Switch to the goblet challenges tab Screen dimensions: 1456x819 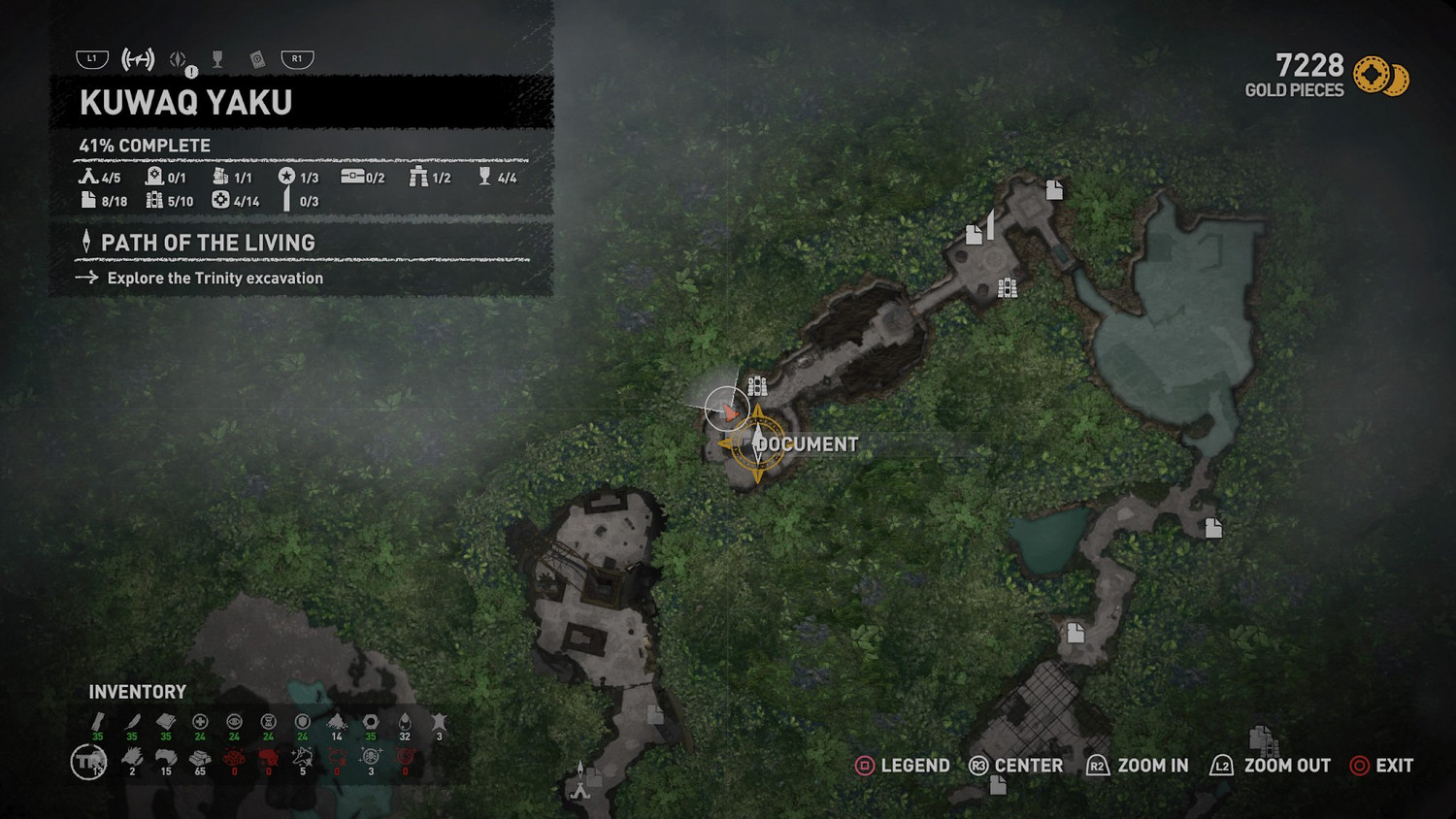[x=217, y=60]
